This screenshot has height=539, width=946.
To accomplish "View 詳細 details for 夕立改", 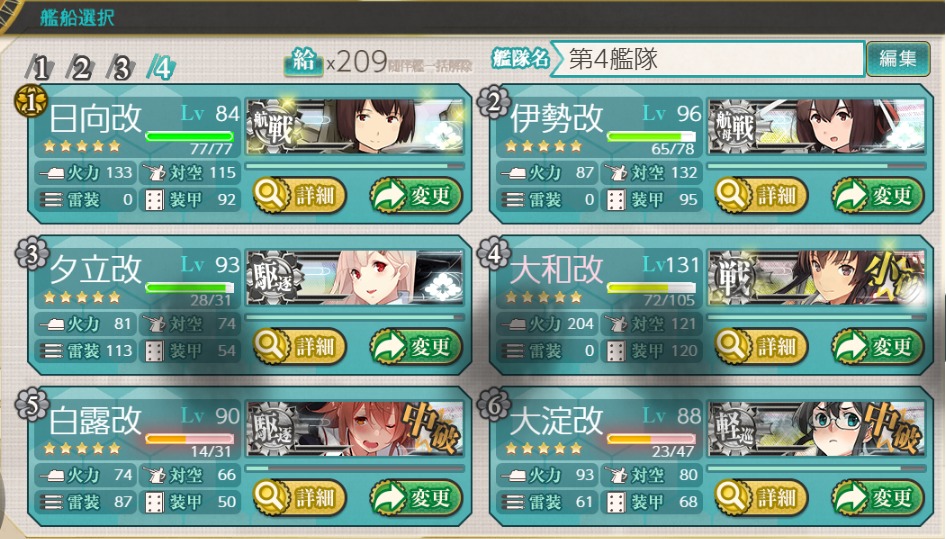I will tap(299, 347).
